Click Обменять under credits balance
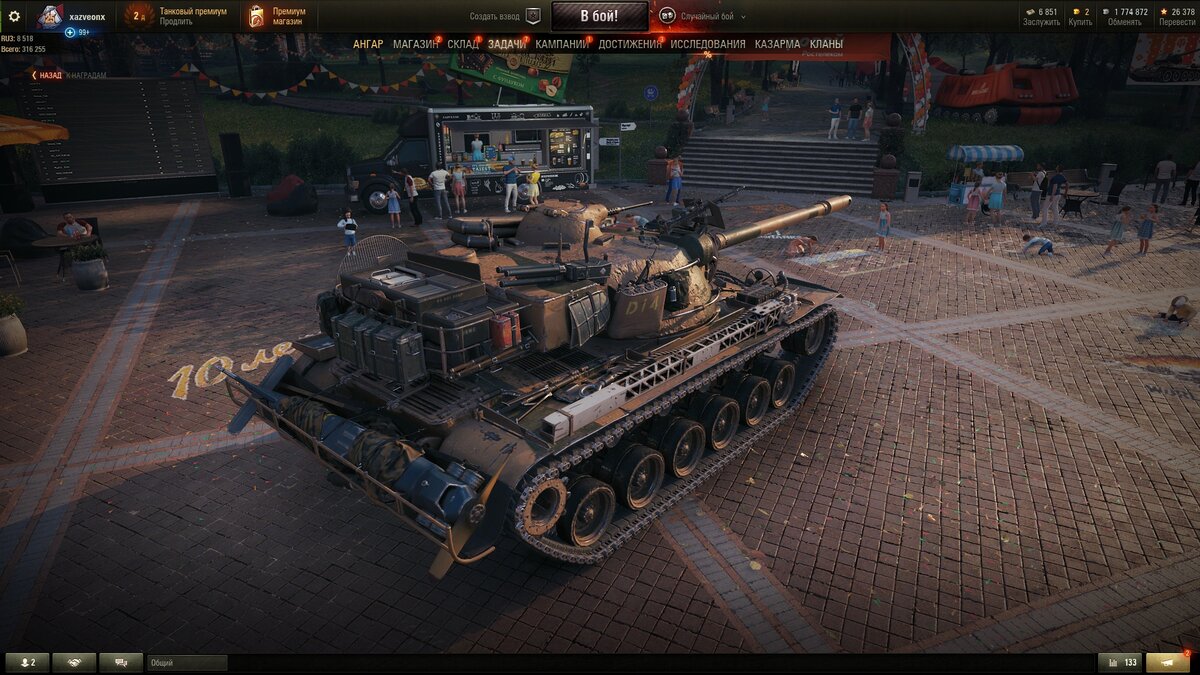 1124,22
